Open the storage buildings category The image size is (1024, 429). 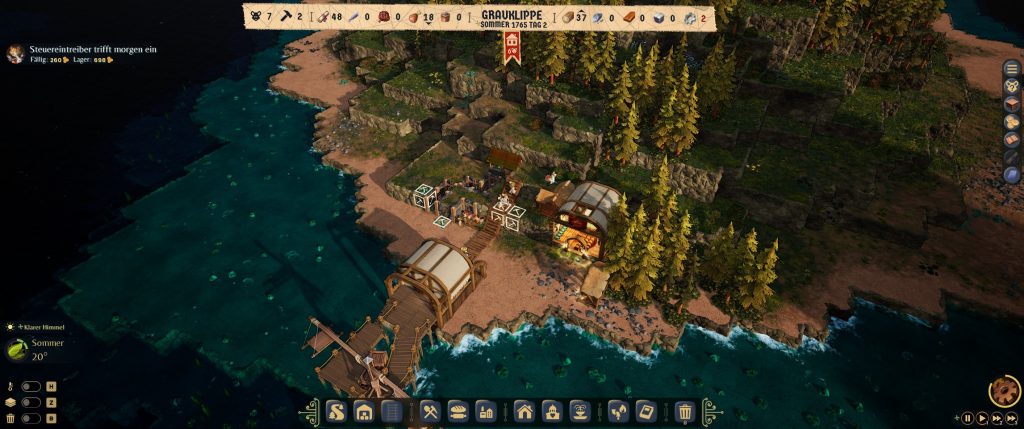364,411
